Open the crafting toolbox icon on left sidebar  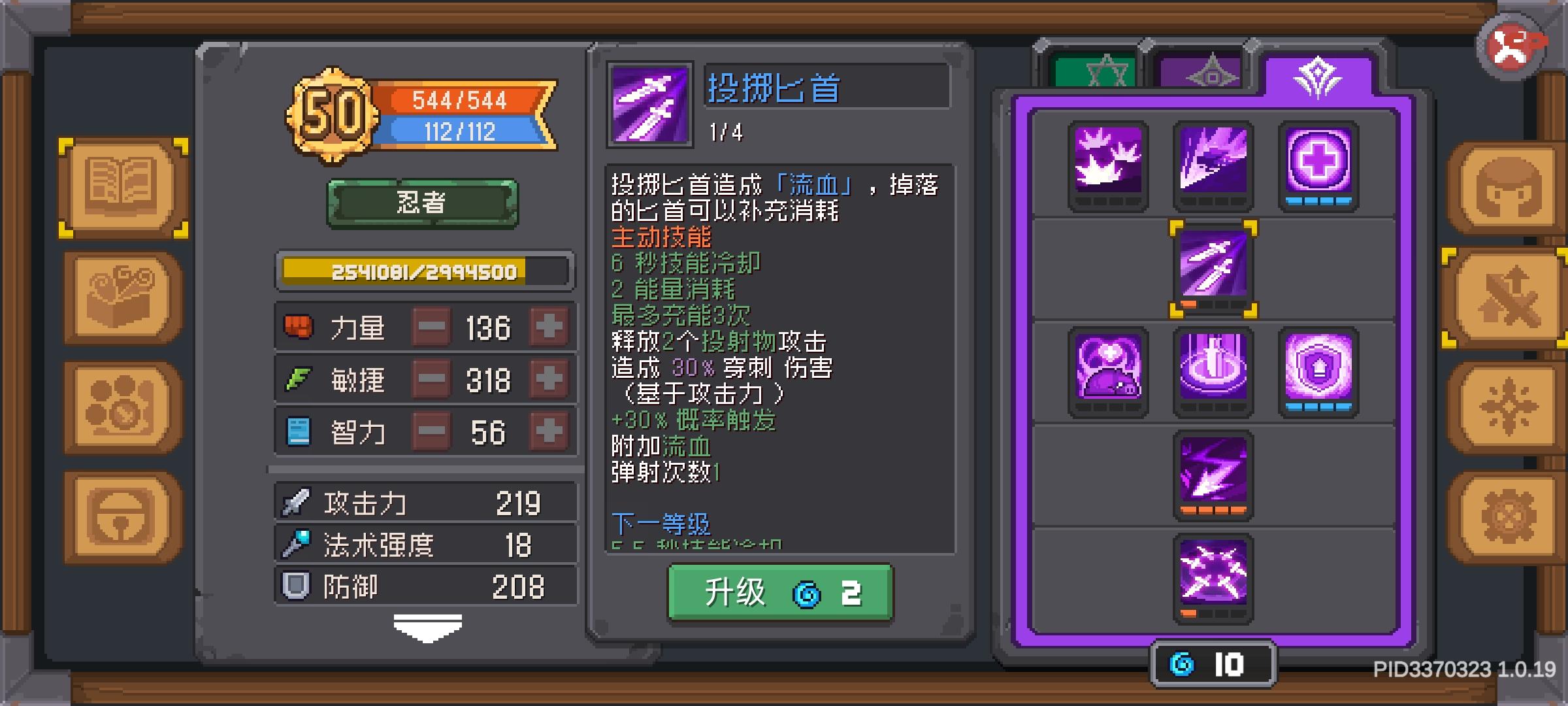coord(121,294)
